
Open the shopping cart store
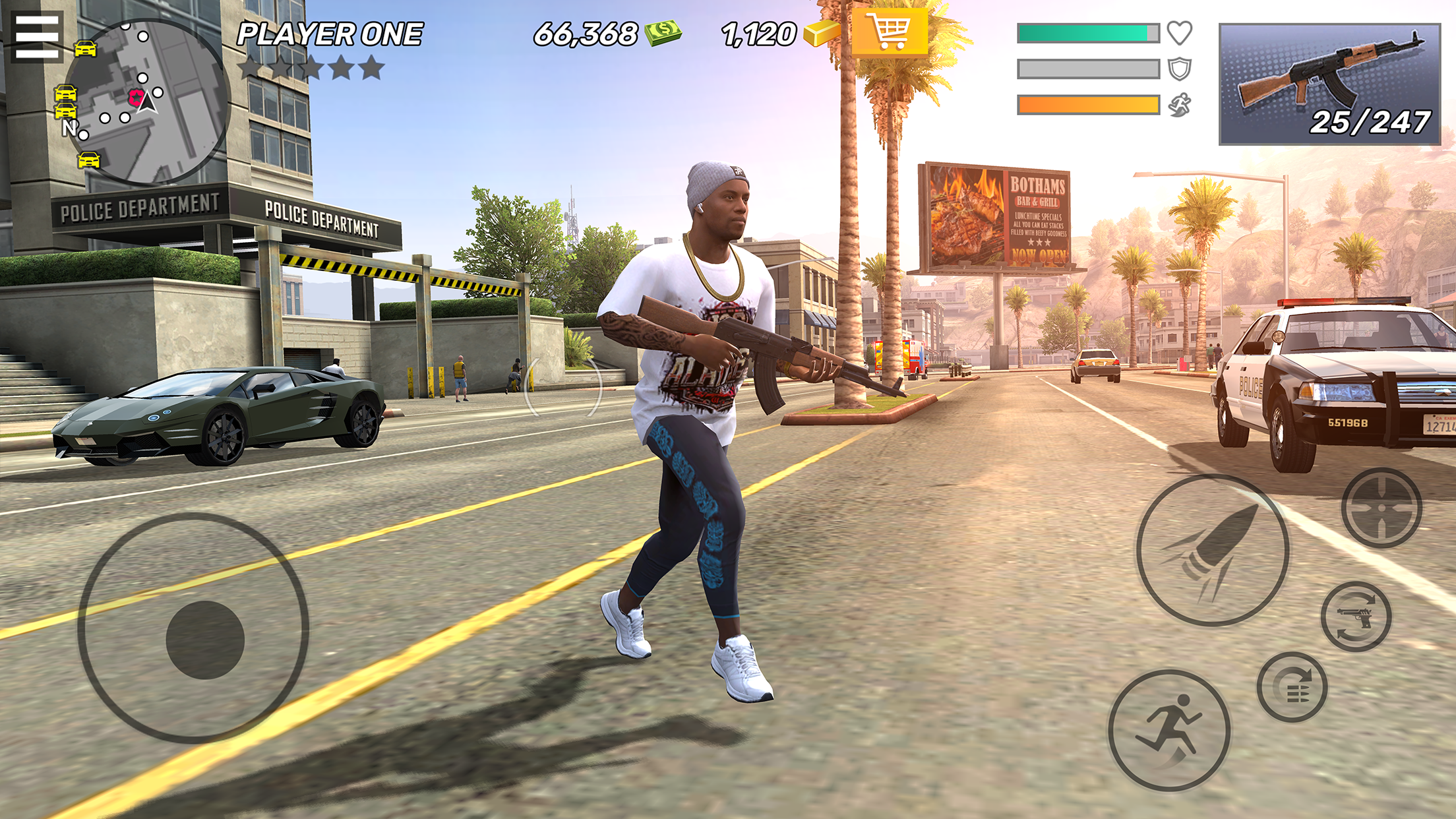coord(890,32)
